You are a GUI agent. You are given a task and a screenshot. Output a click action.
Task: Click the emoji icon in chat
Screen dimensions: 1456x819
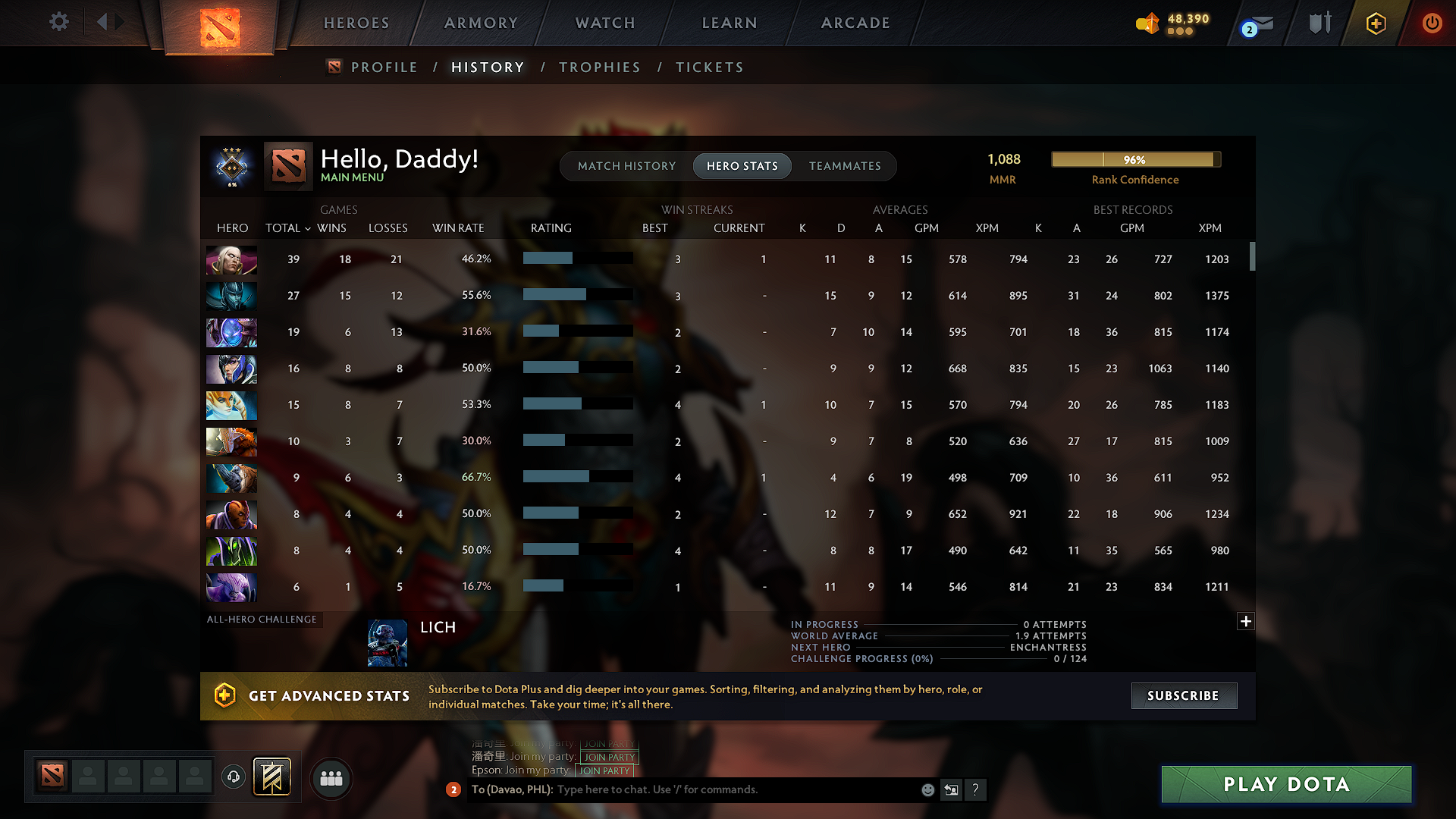tap(927, 789)
